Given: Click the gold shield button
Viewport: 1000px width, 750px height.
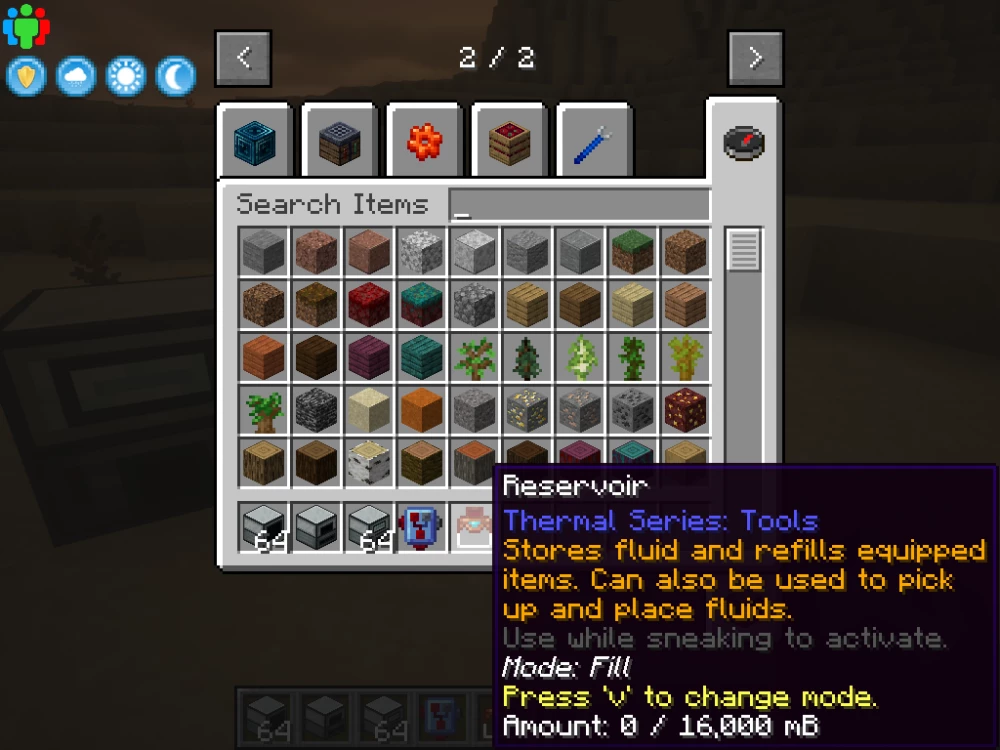Looking at the screenshot, I should coord(26,77).
